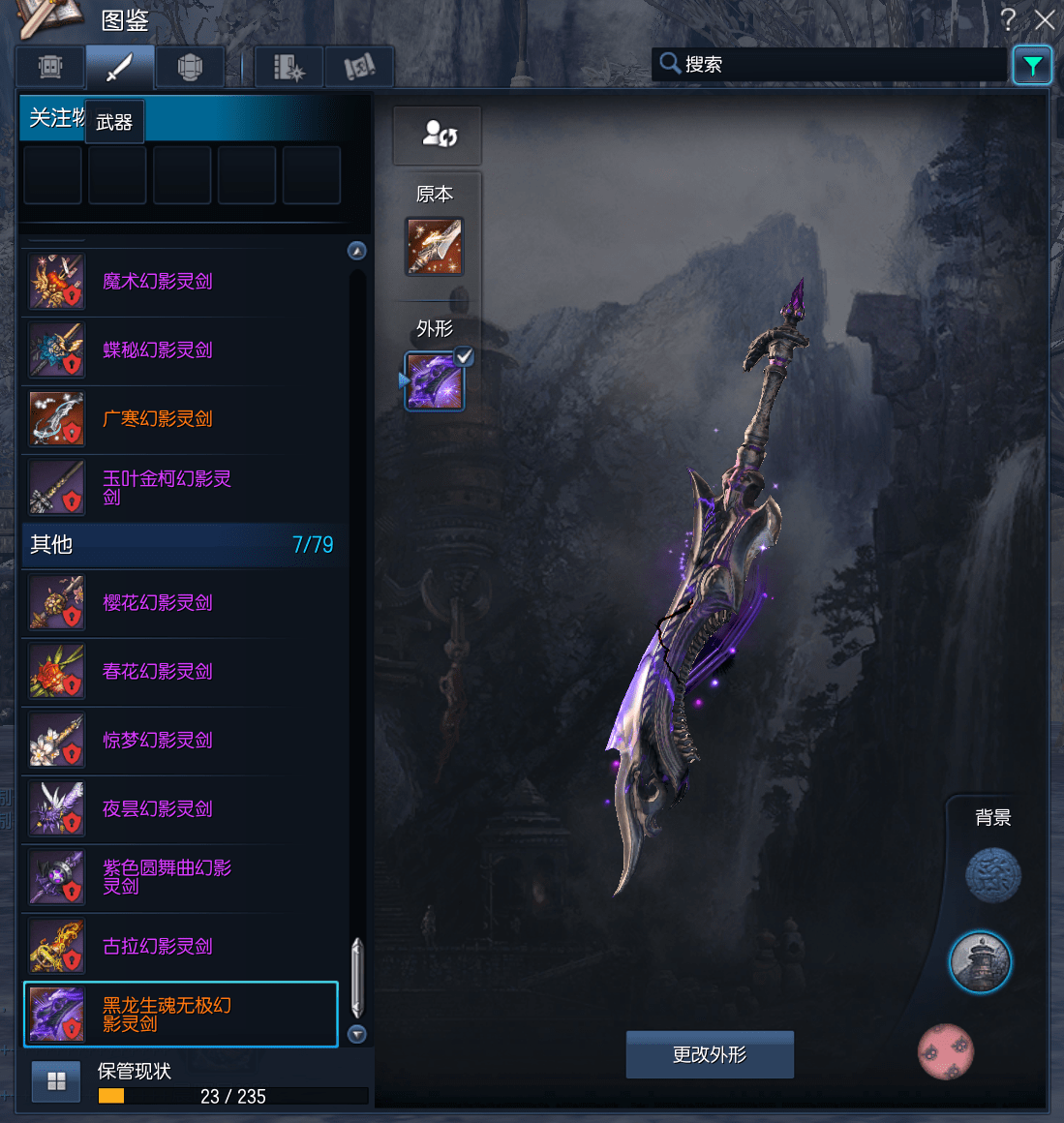1064x1123 pixels.
Task: Pick 玉叶金柯幻影灵剑 in the list
Action: [x=179, y=488]
